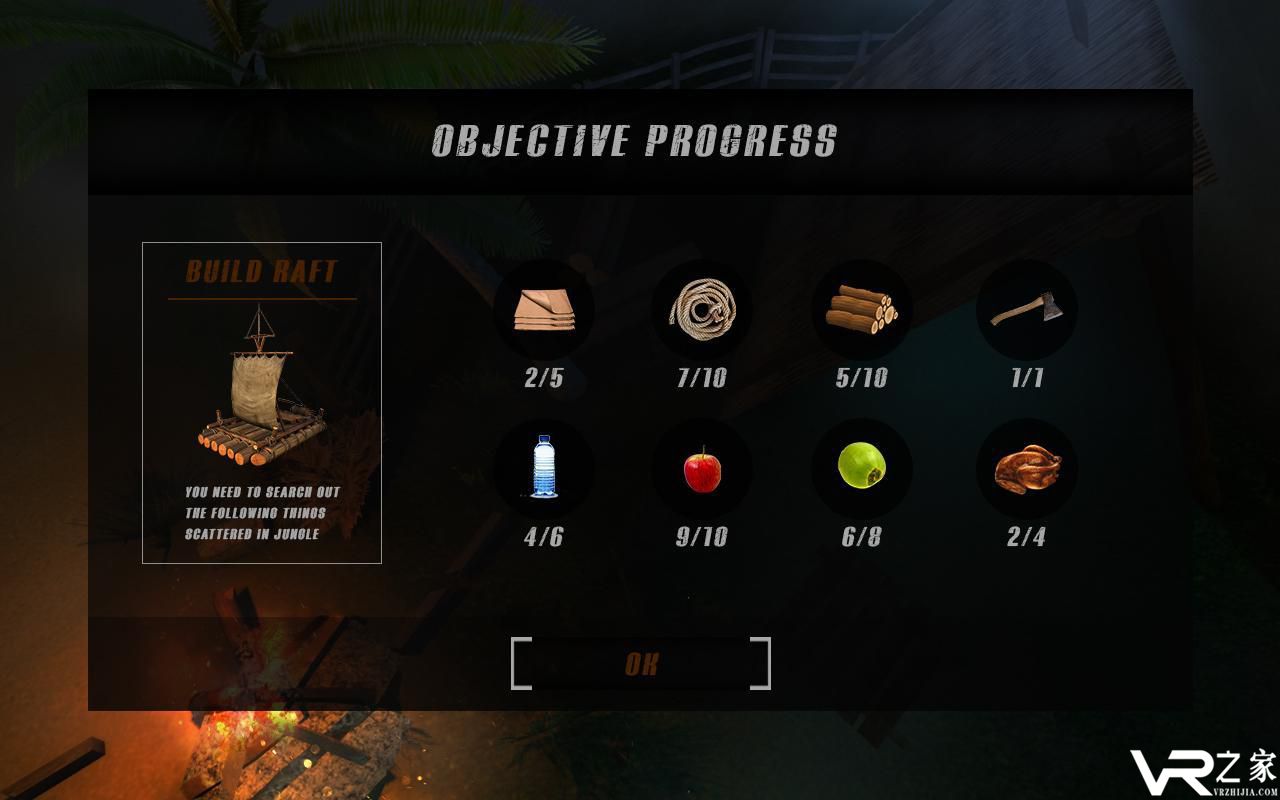Select the axe objective icon
Screen dimensions: 1280x800
pos(1026,309)
